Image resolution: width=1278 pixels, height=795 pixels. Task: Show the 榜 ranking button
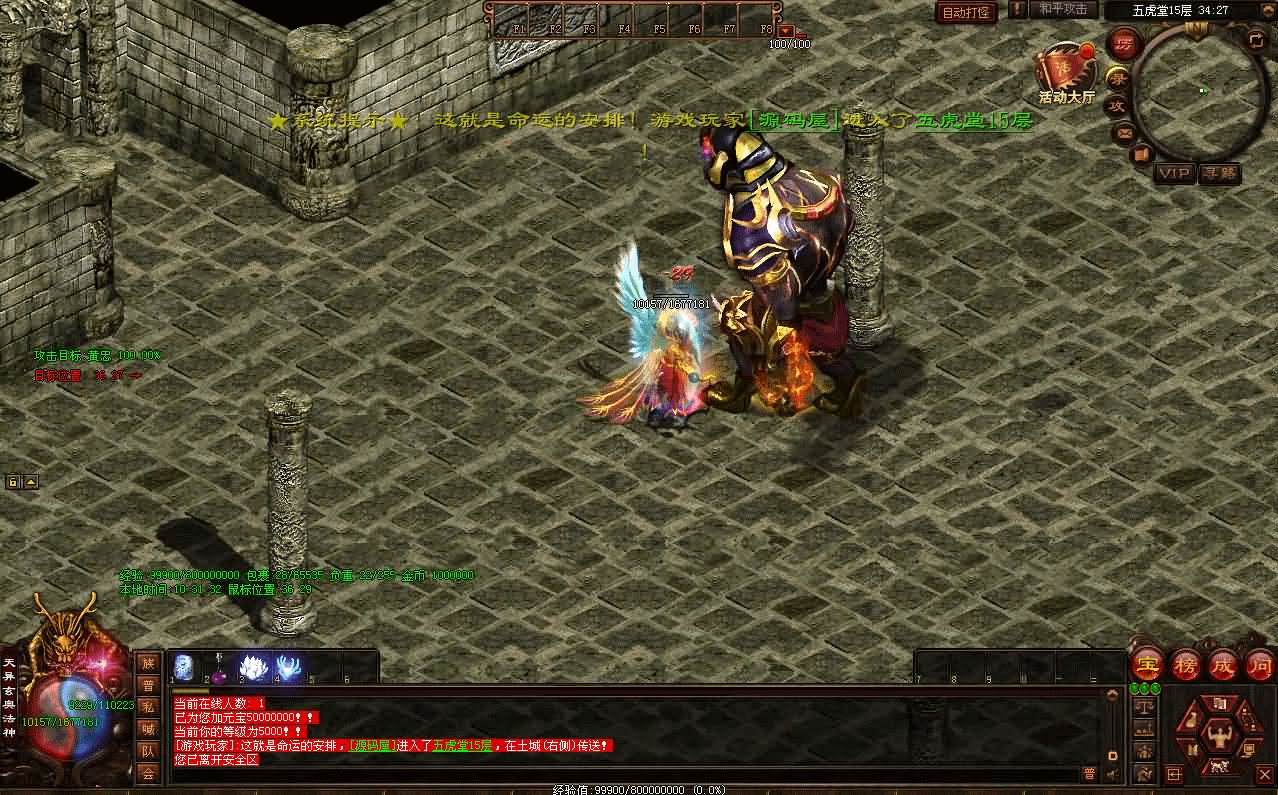pos(1185,664)
